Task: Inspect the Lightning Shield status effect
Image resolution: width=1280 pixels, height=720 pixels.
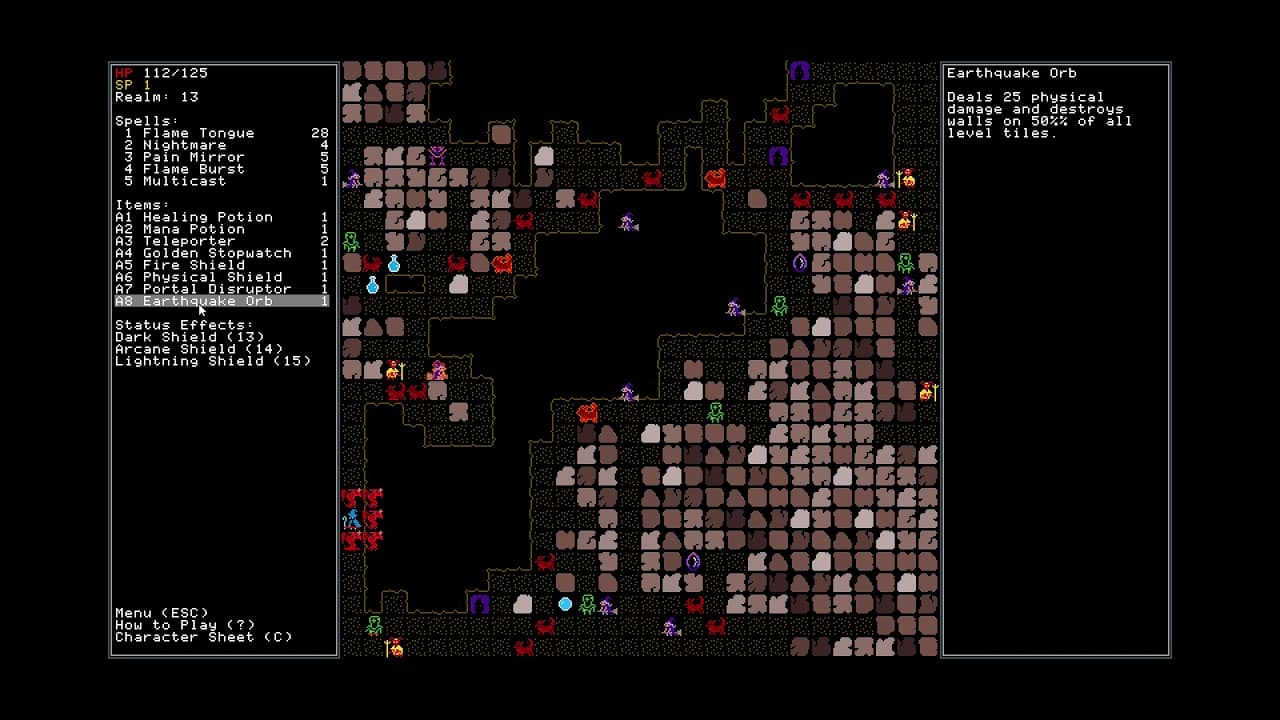Action: tap(213, 361)
